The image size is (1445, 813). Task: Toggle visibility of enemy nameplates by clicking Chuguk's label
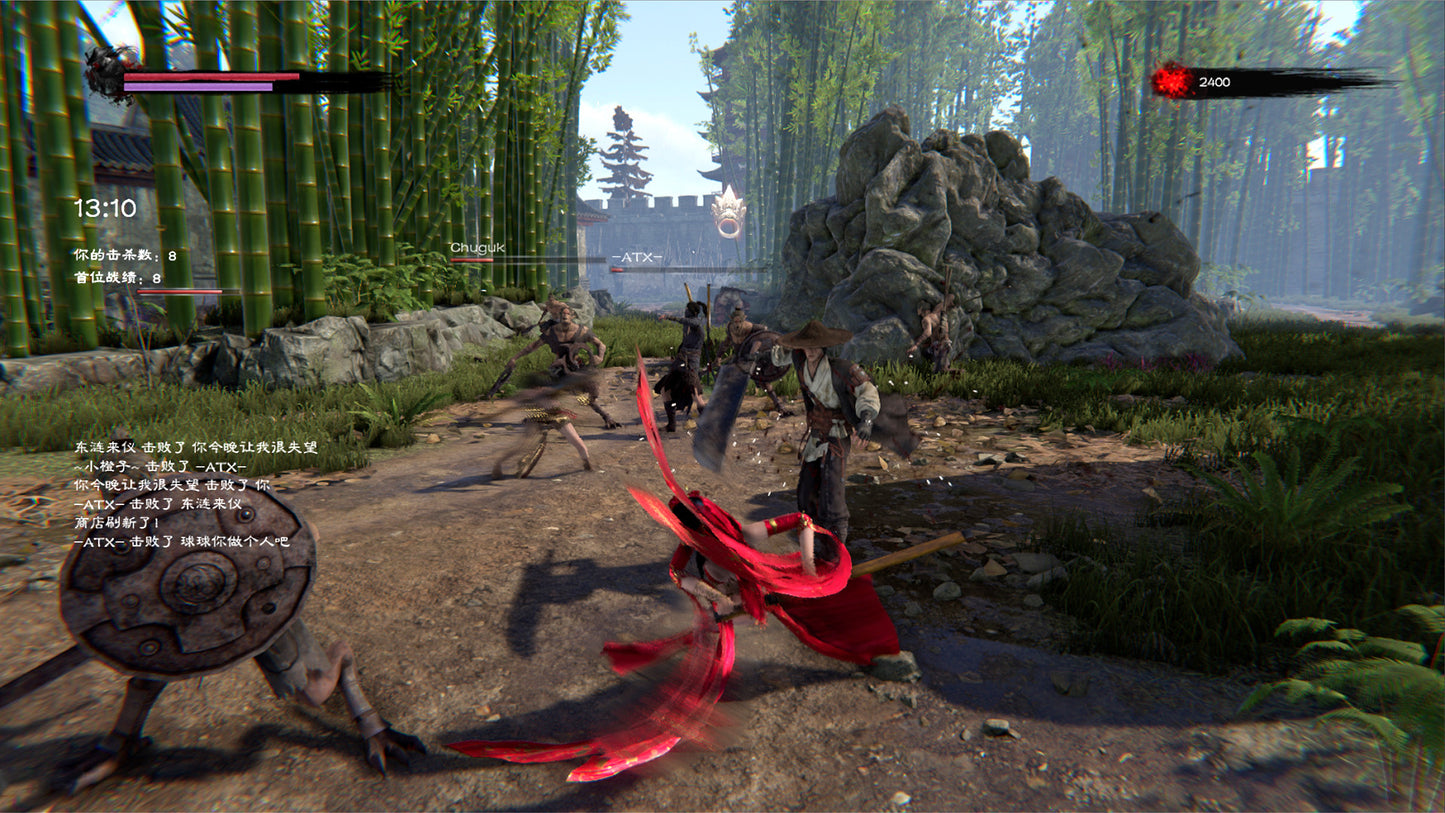477,247
